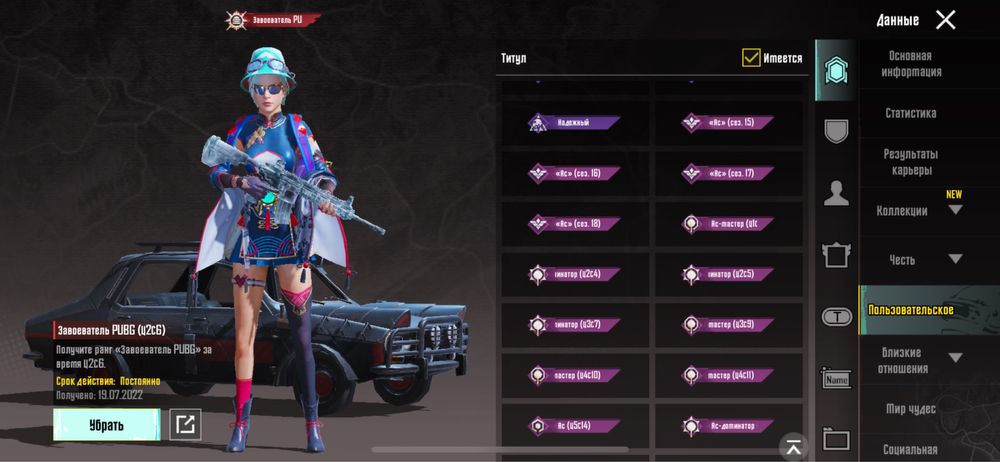The height and width of the screenshot is (462, 1000).
Task: Pick the «Ас» (сез. 16) title
Action: tap(574, 174)
